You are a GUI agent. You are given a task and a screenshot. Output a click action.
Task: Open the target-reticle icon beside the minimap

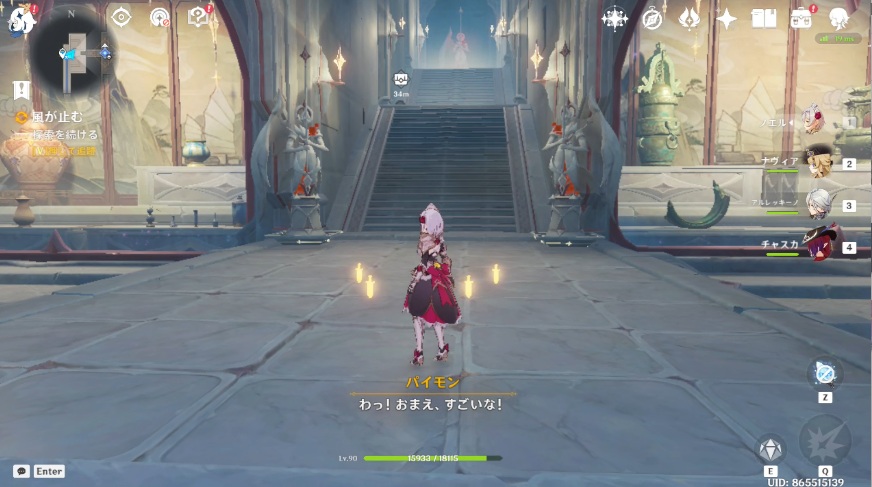point(122,17)
